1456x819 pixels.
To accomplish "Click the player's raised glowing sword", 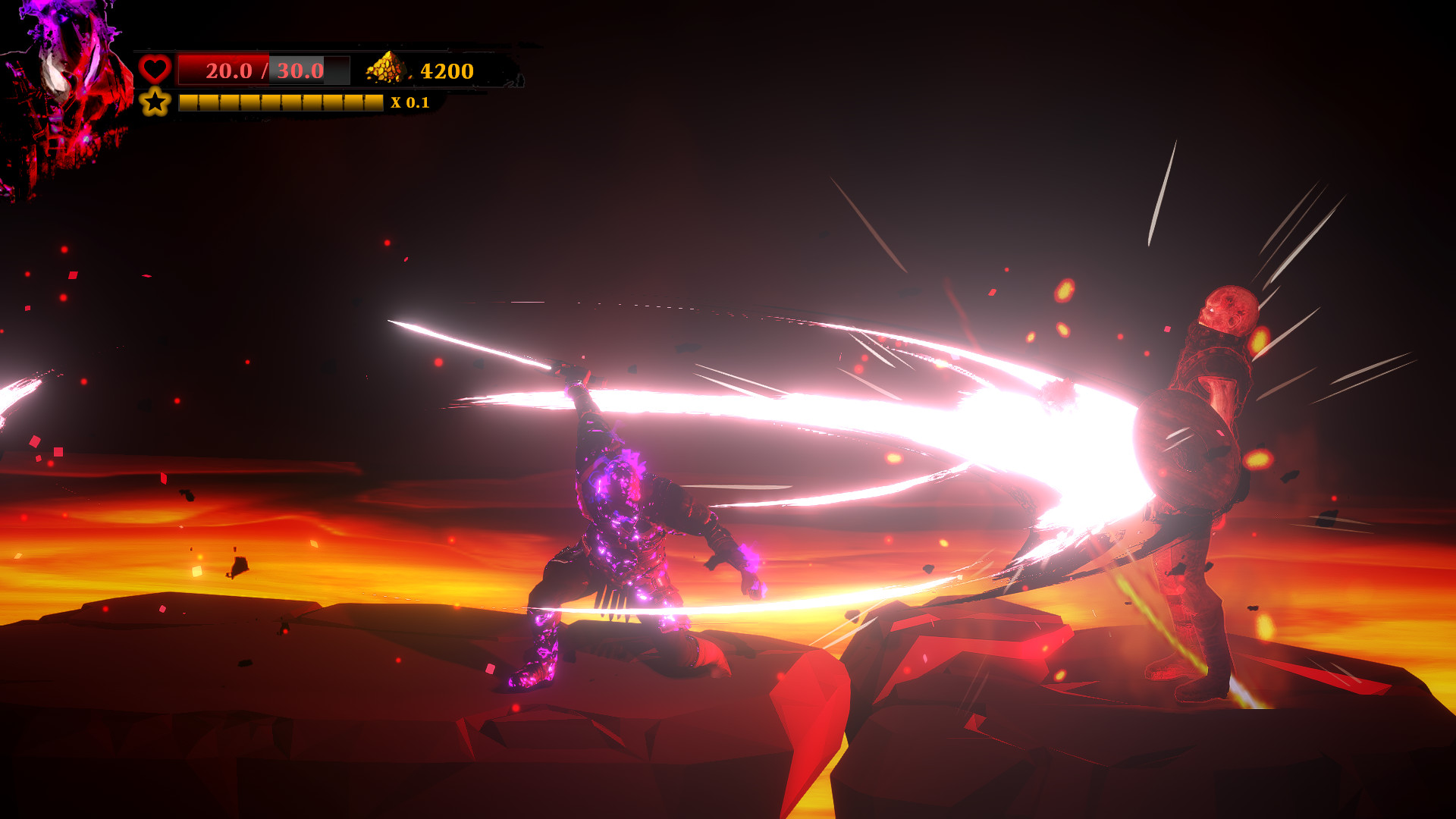I will (478, 345).
